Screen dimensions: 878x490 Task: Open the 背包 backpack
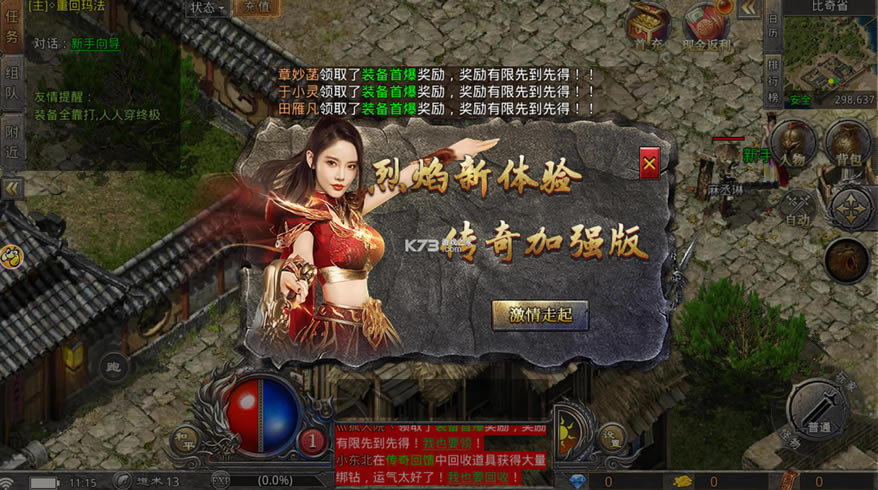pyautogui.click(x=848, y=145)
